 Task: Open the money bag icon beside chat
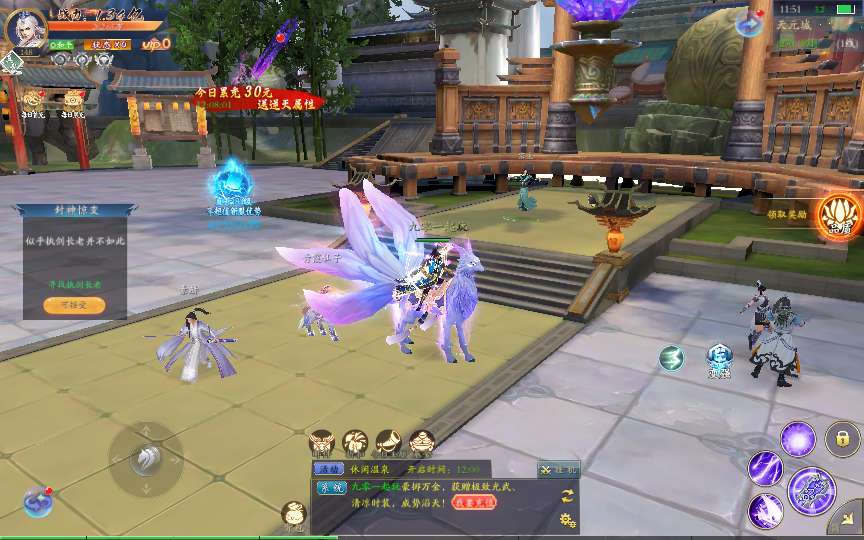point(293,515)
